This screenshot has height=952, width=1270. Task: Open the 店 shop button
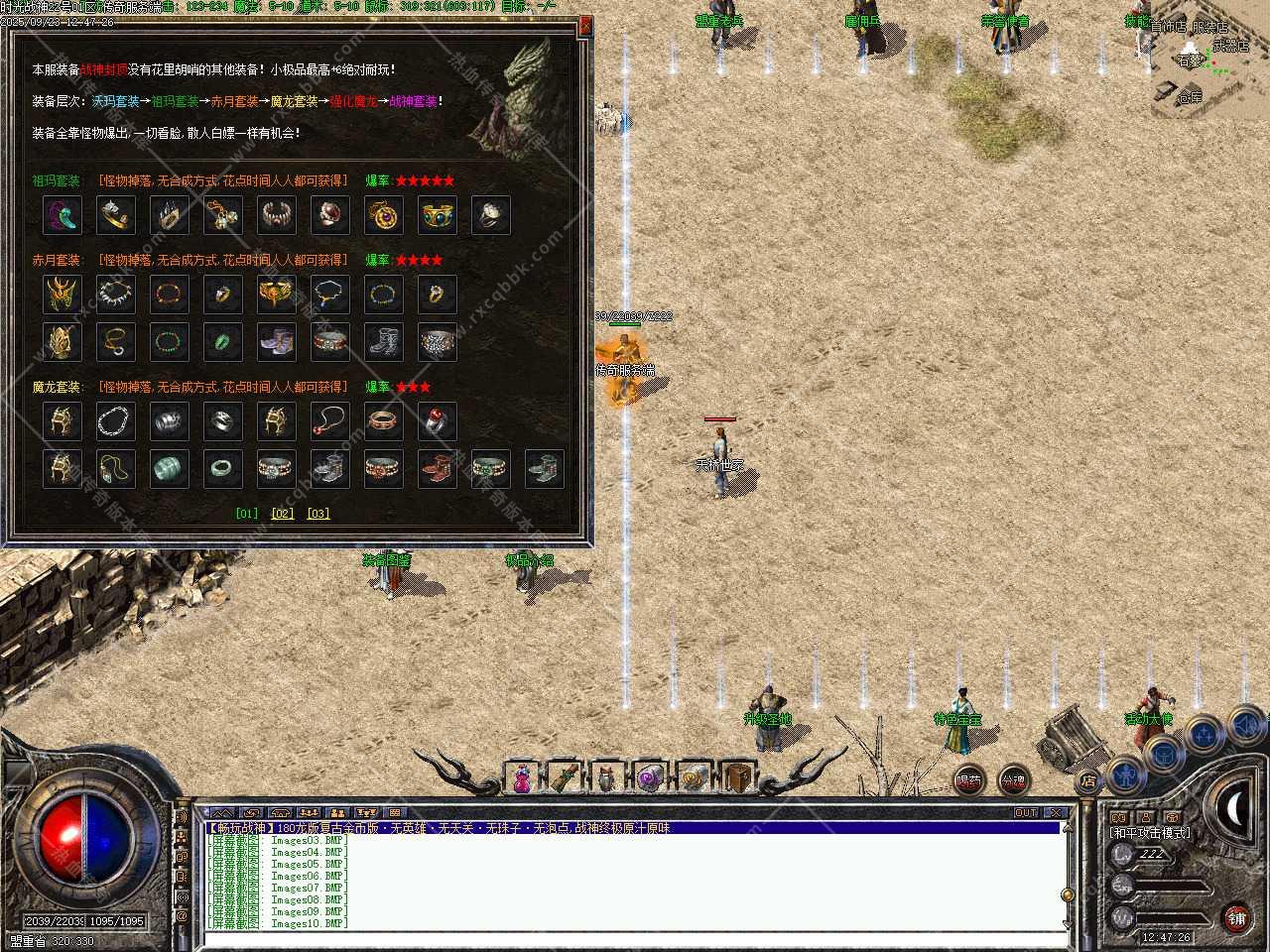click(x=1089, y=781)
